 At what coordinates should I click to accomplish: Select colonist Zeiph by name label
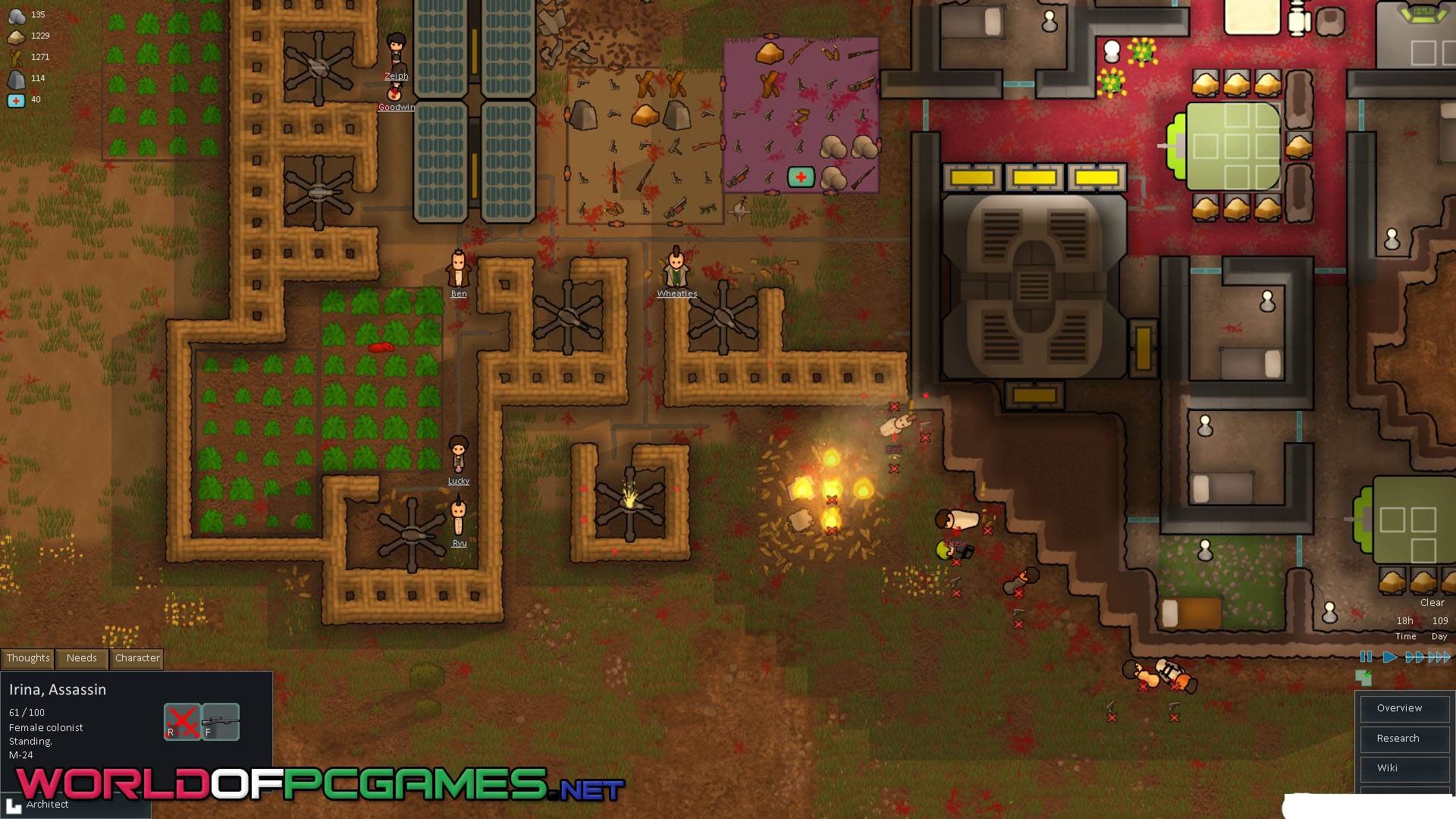[396, 76]
